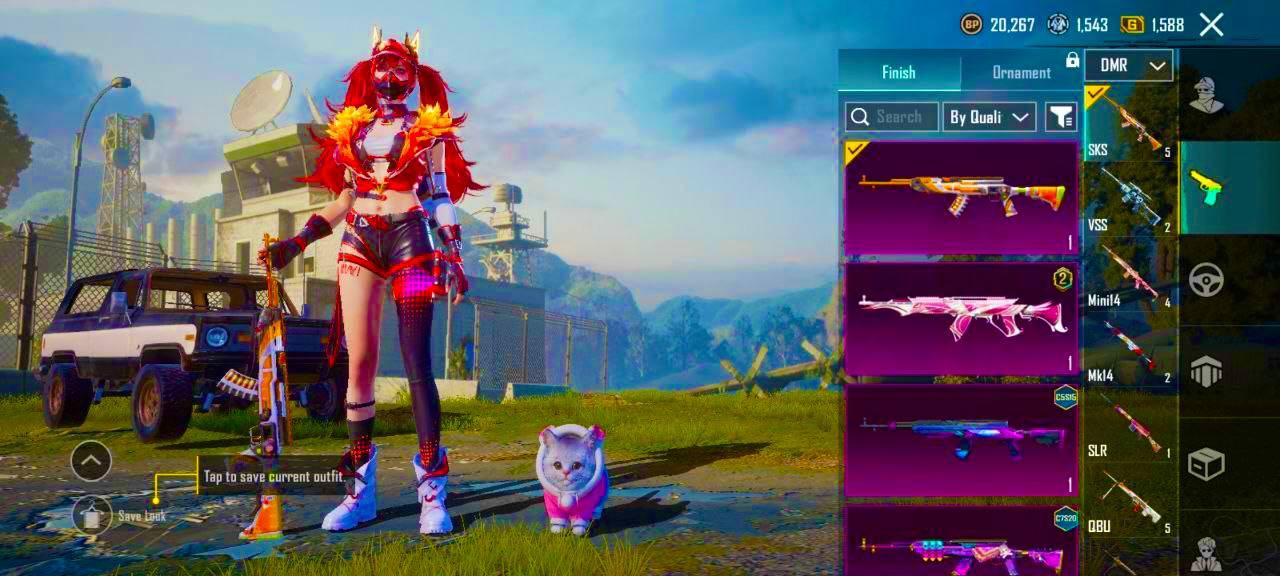Open the supply crate box category
1280x576 pixels.
[x=1206, y=463]
